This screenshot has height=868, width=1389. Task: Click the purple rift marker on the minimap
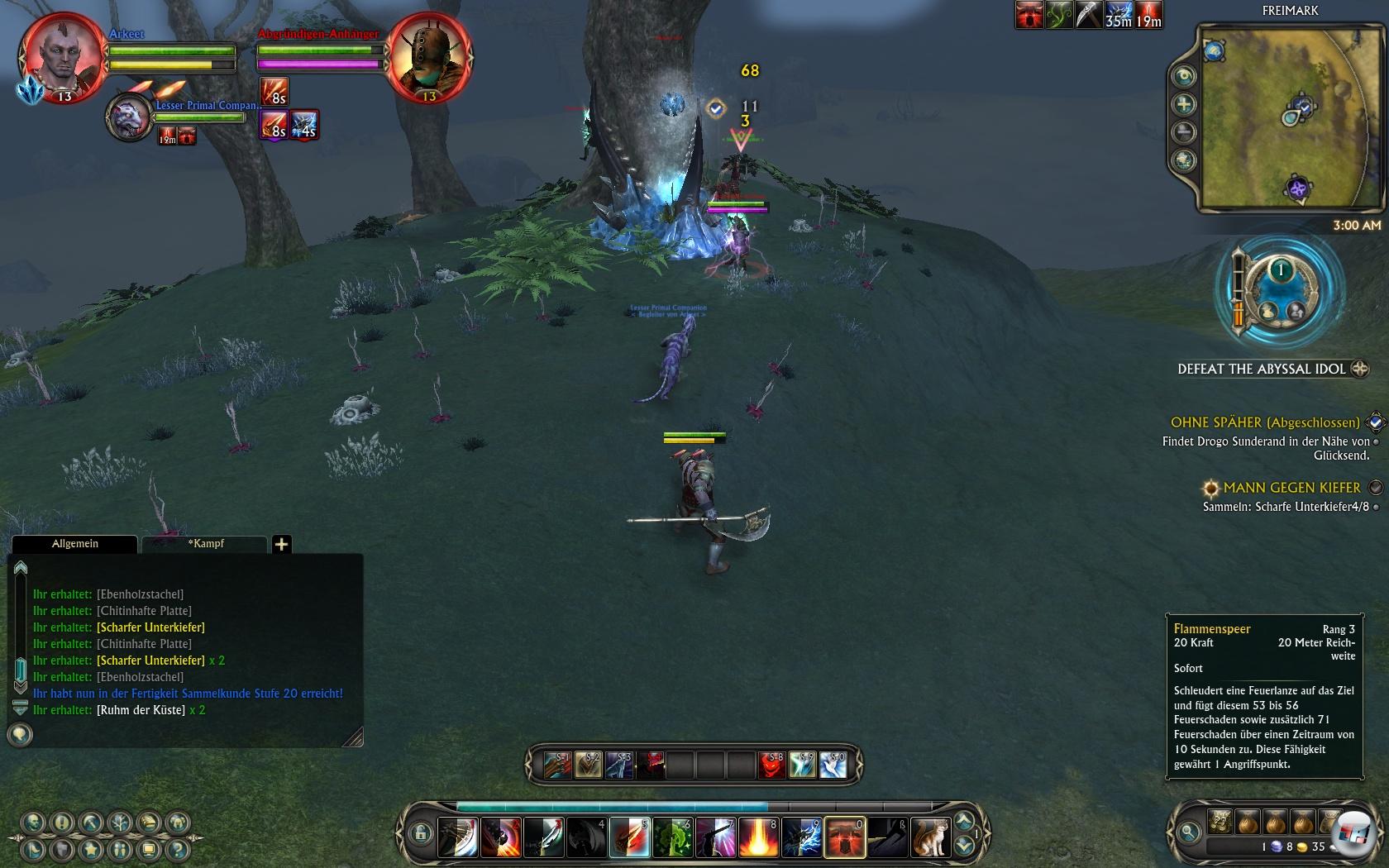1298,189
